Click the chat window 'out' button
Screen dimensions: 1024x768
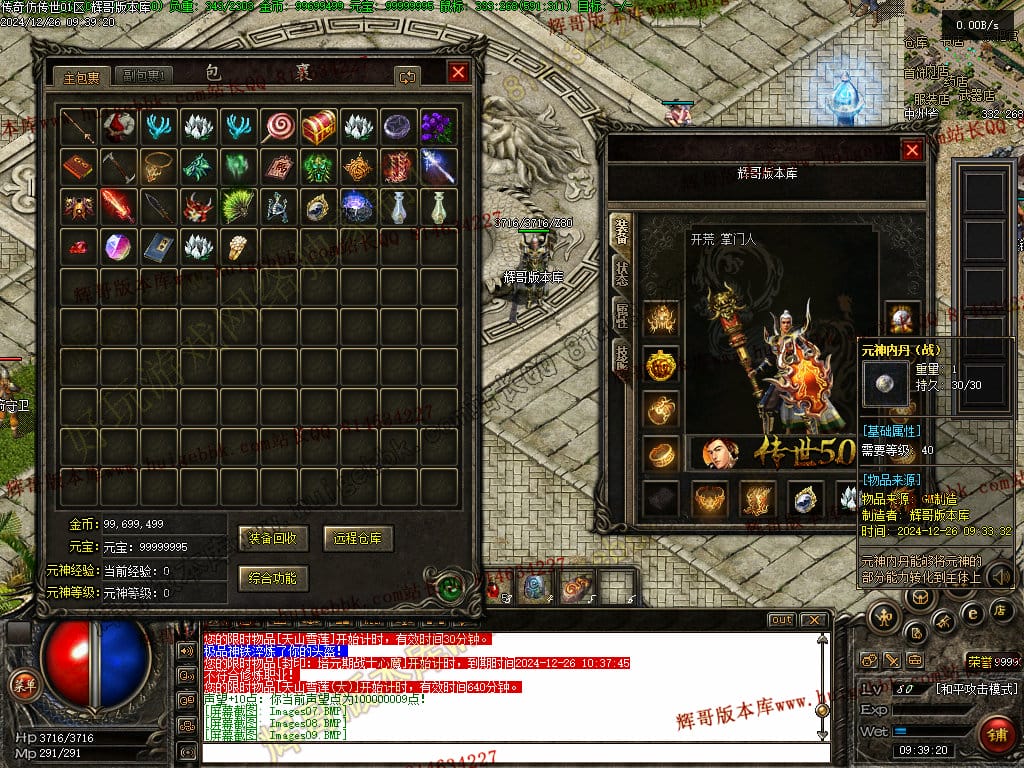[781, 620]
